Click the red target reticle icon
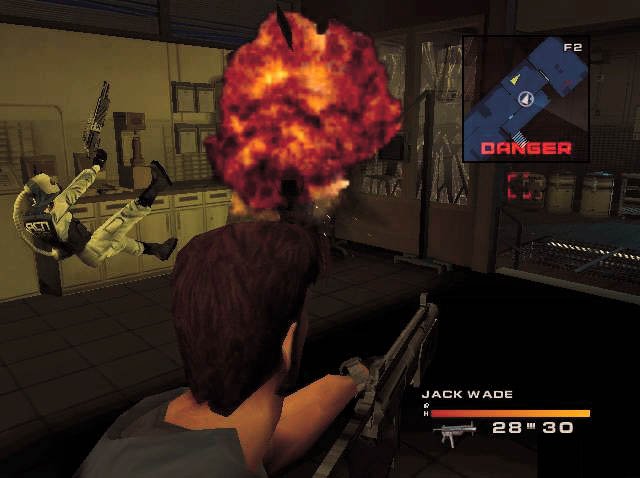 [x=526, y=186]
